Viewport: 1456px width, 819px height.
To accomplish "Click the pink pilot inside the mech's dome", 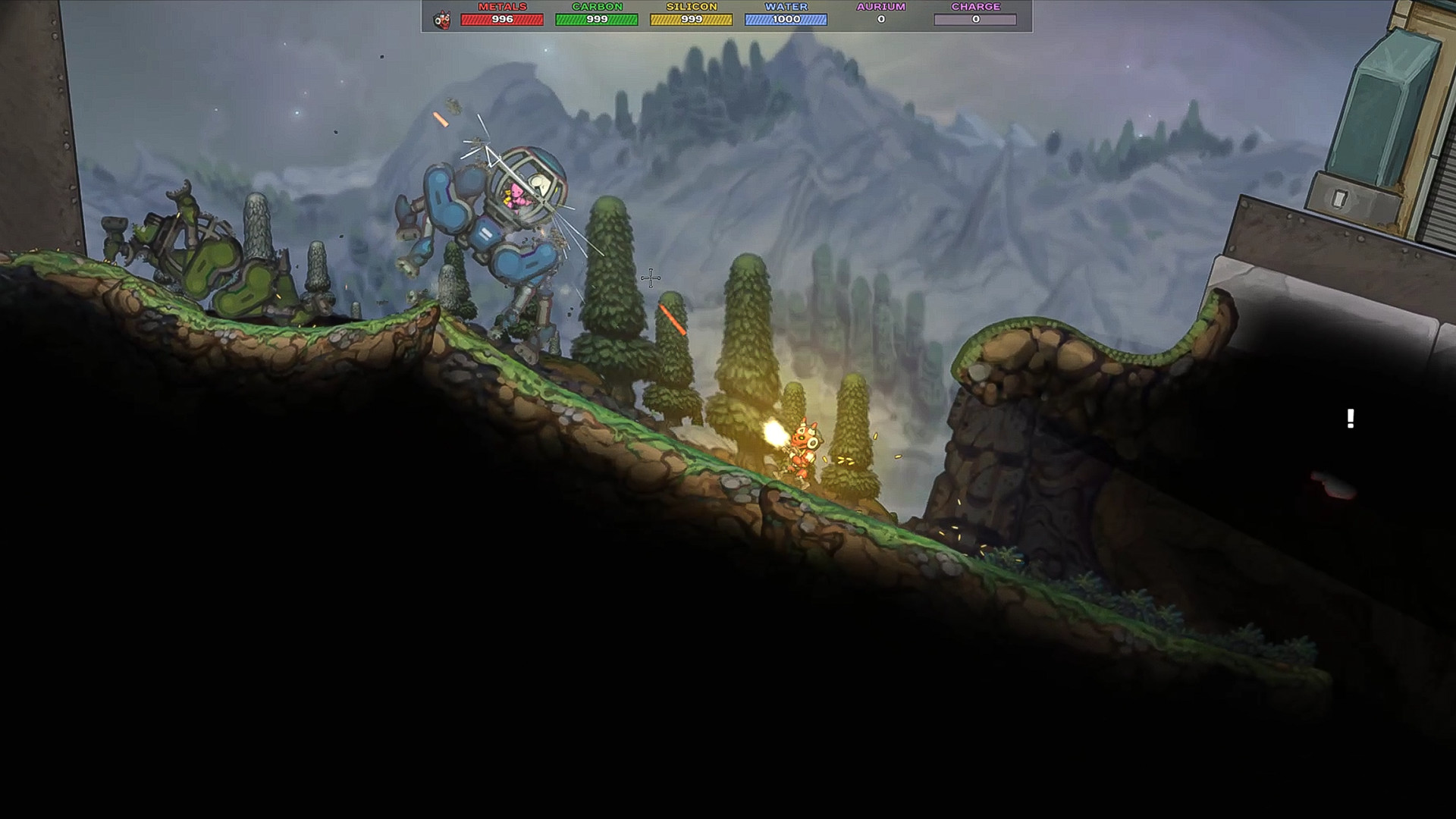I will click(x=516, y=196).
